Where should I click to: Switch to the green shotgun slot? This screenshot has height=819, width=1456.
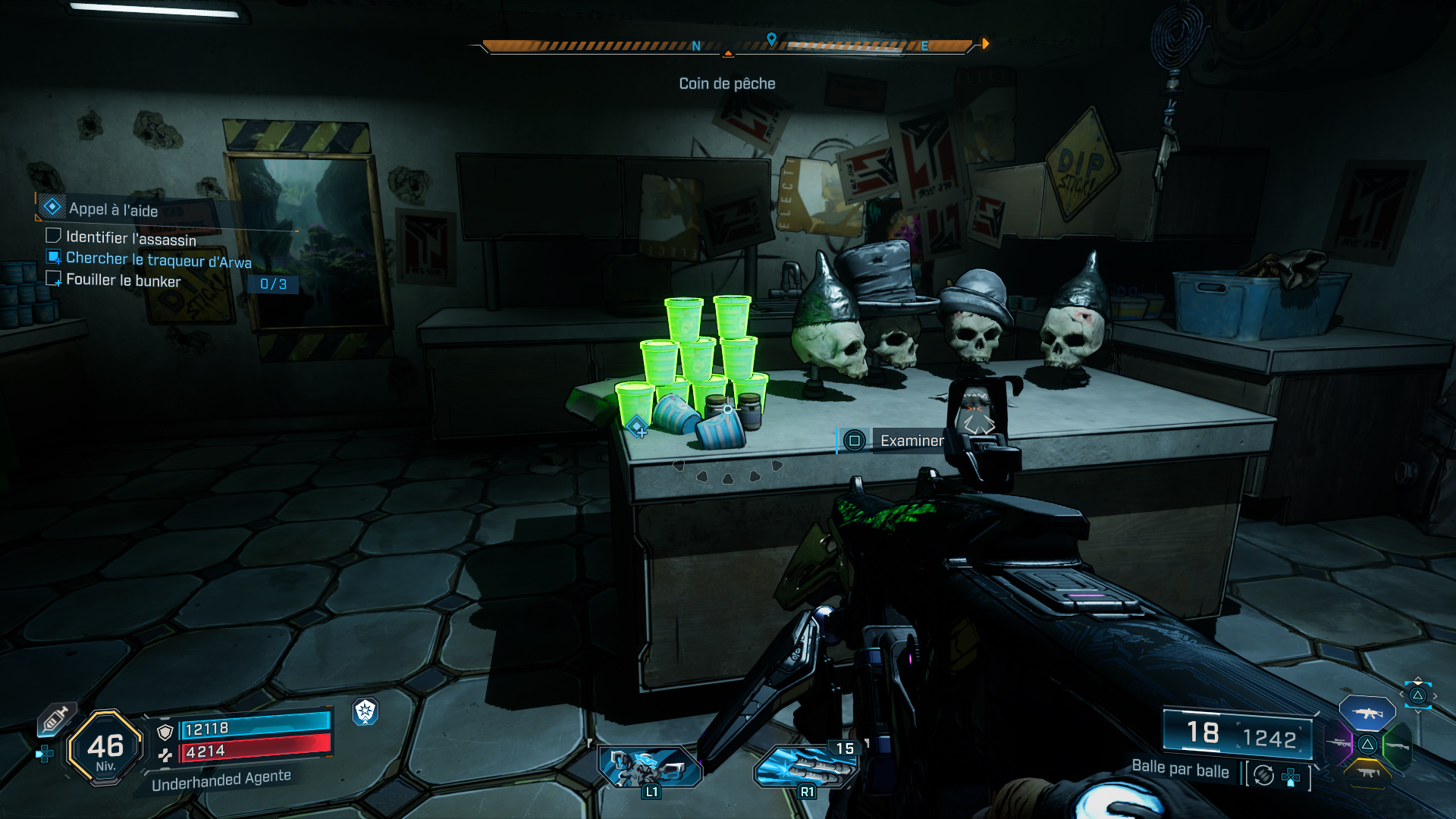[x=1397, y=745]
